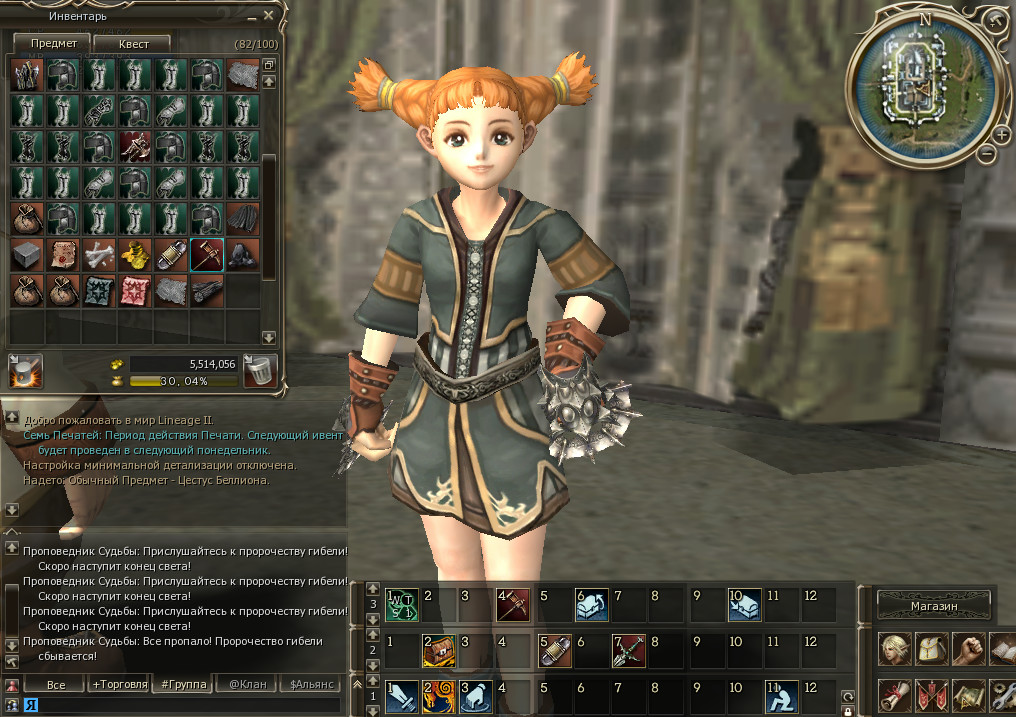Zoom out the minimap with minus button
This screenshot has height=717, width=1016.
[986, 154]
